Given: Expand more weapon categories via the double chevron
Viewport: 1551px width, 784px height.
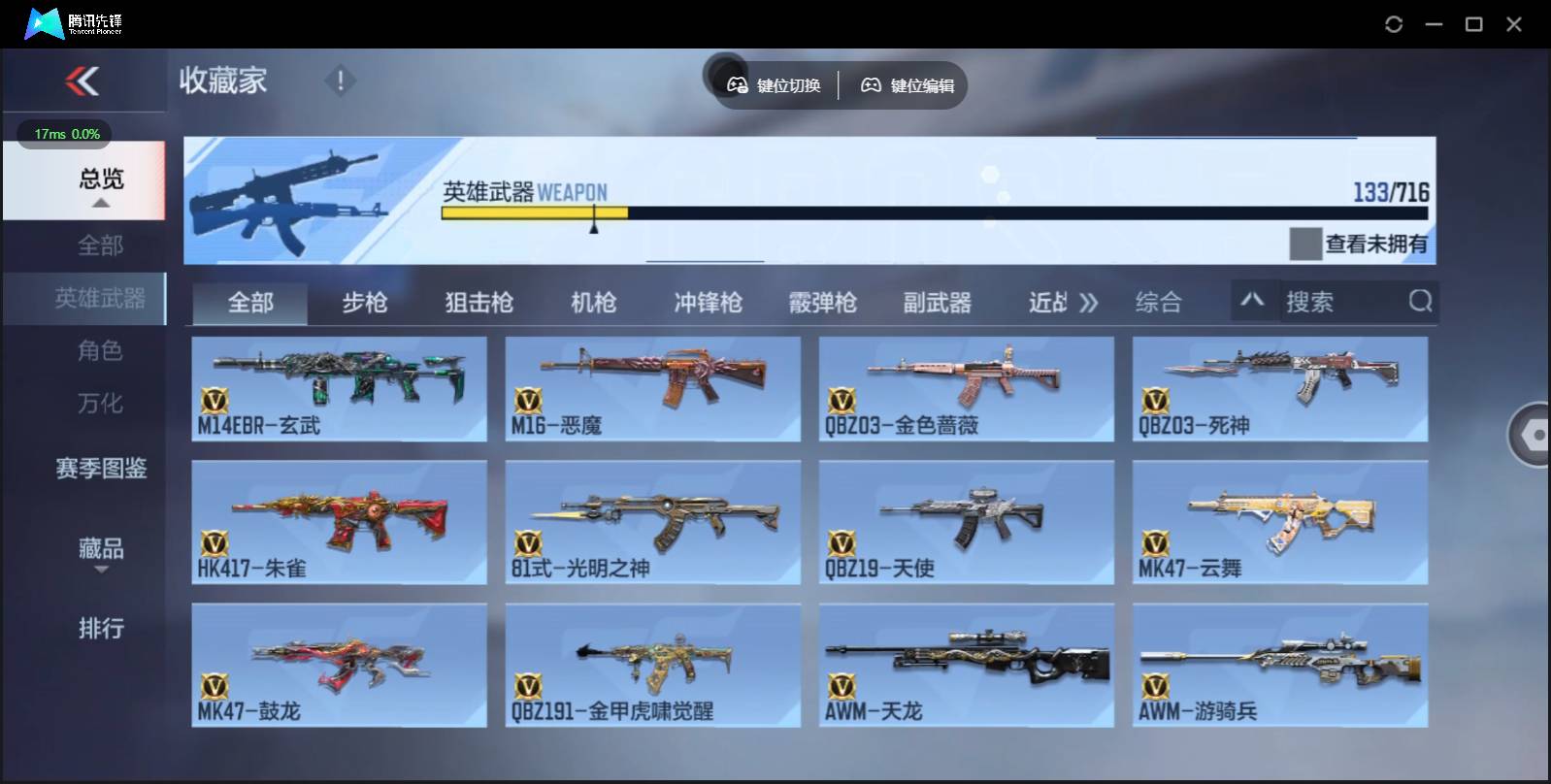Looking at the screenshot, I should pos(1089,302).
